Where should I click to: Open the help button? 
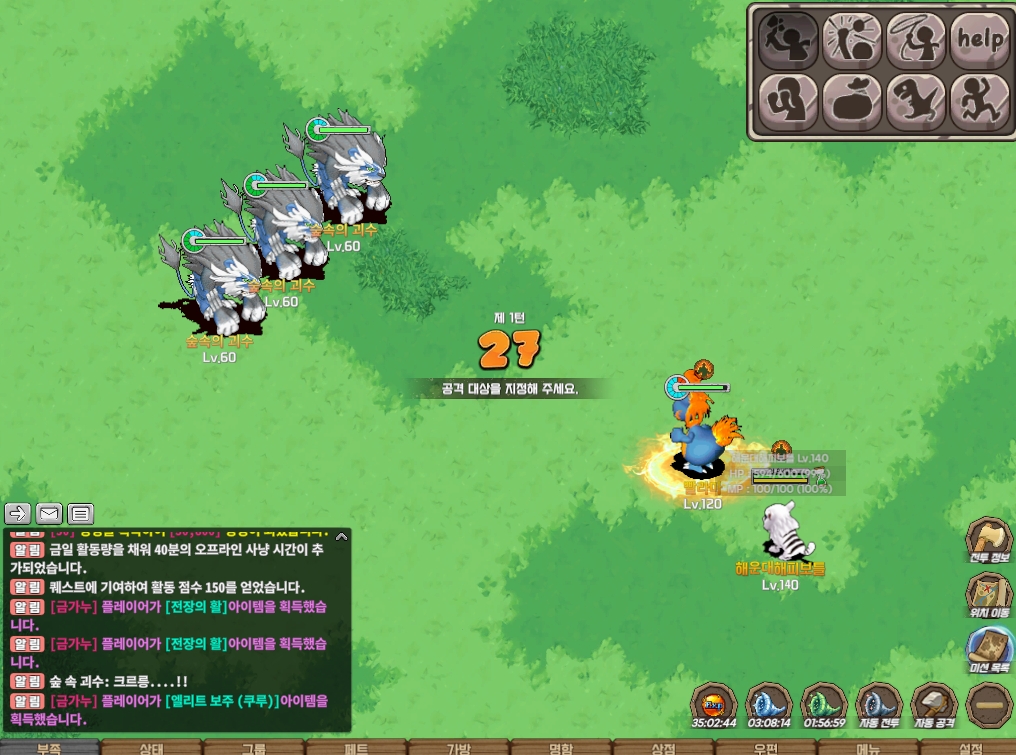[x=978, y=39]
